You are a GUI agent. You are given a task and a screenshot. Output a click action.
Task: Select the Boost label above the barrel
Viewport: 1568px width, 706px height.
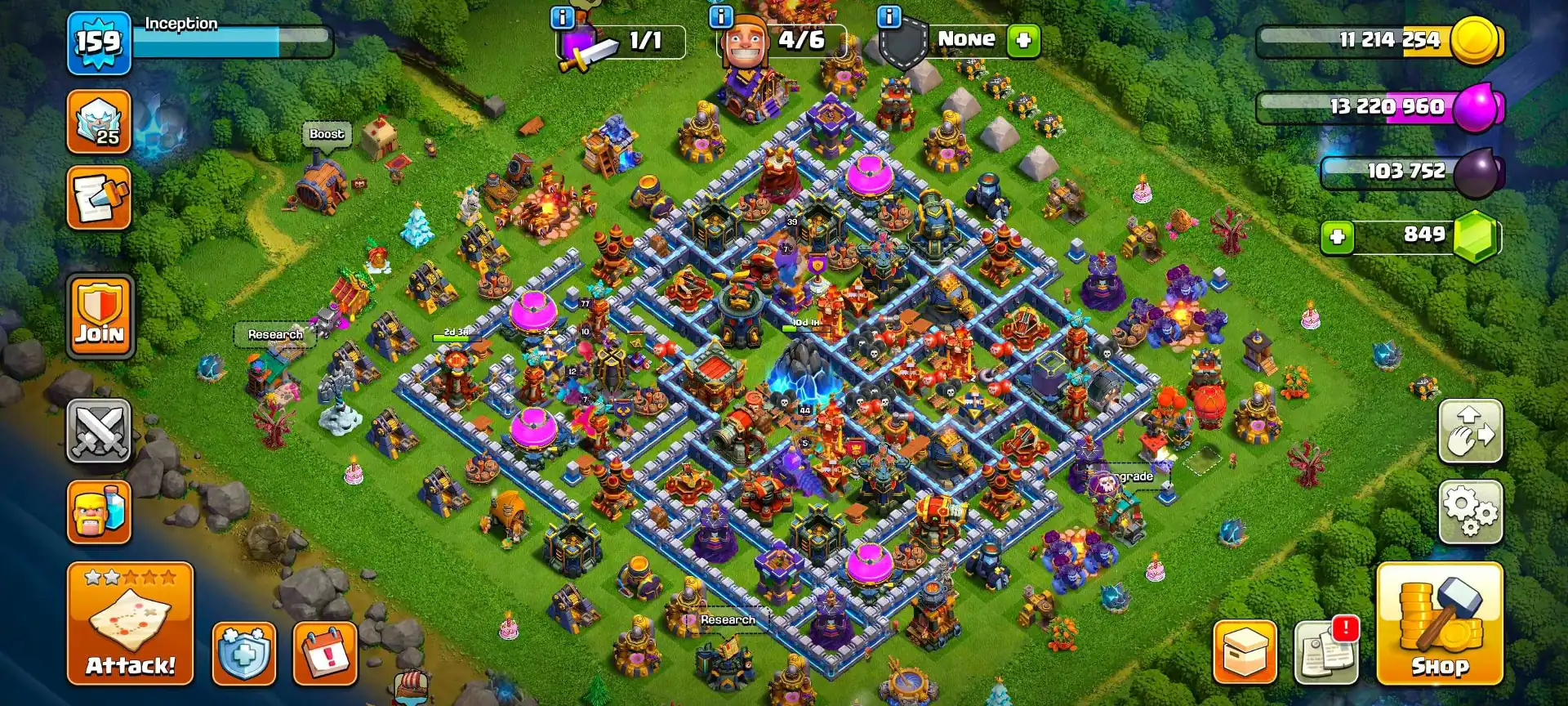326,133
